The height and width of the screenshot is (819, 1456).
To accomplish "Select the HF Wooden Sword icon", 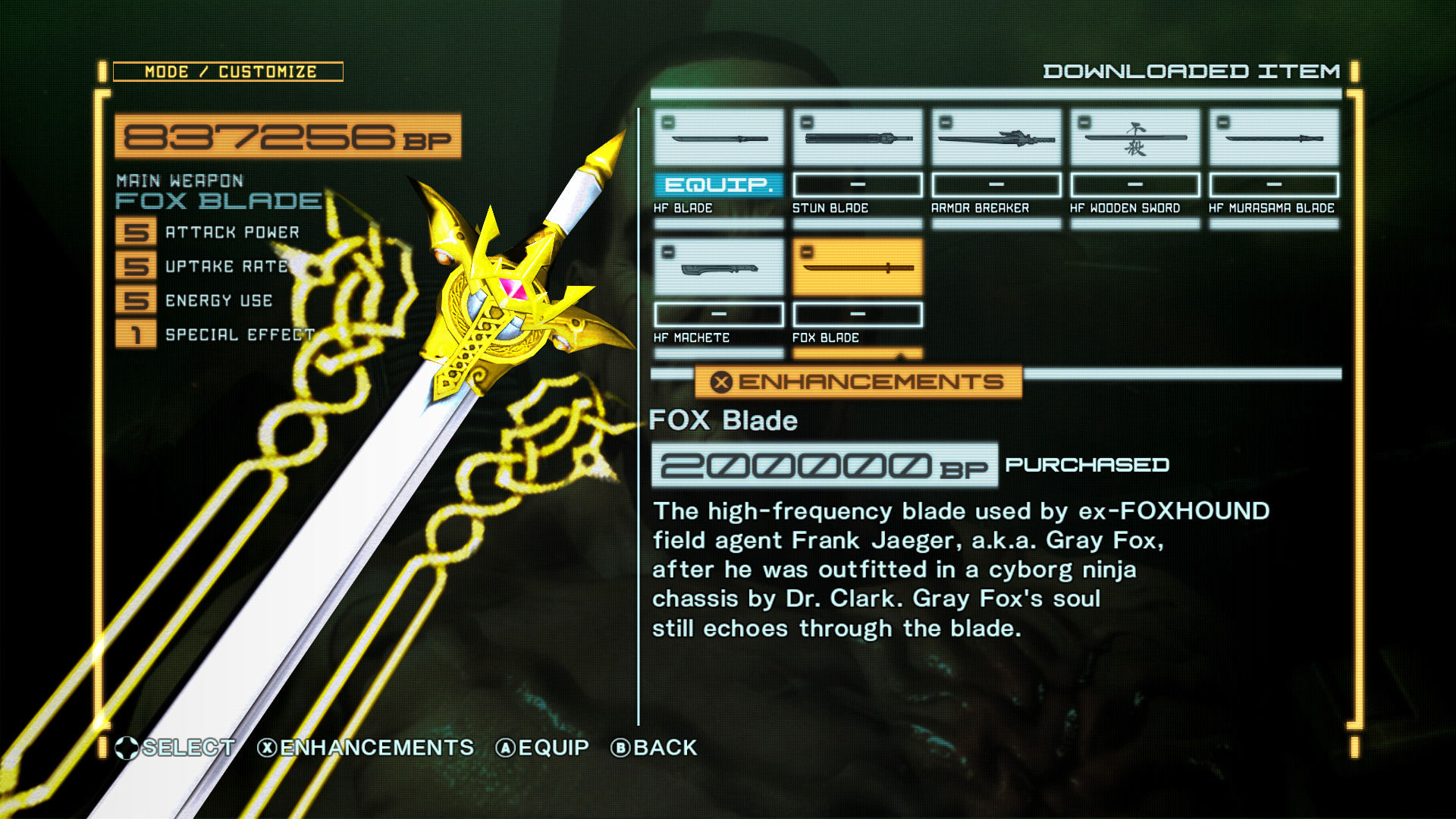I will [1134, 138].
